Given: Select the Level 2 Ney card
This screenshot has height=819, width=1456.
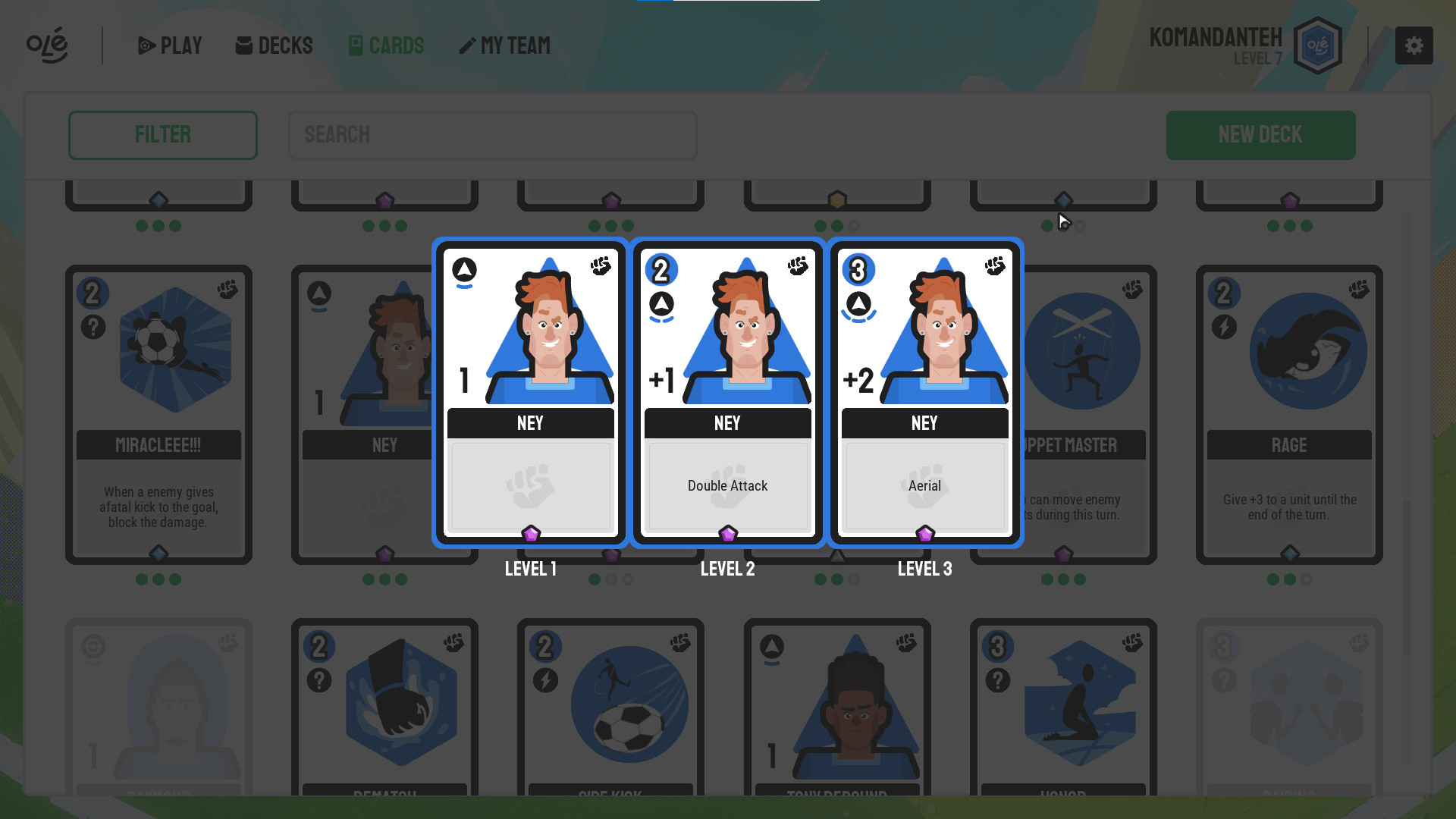Looking at the screenshot, I should tap(727, 392).
